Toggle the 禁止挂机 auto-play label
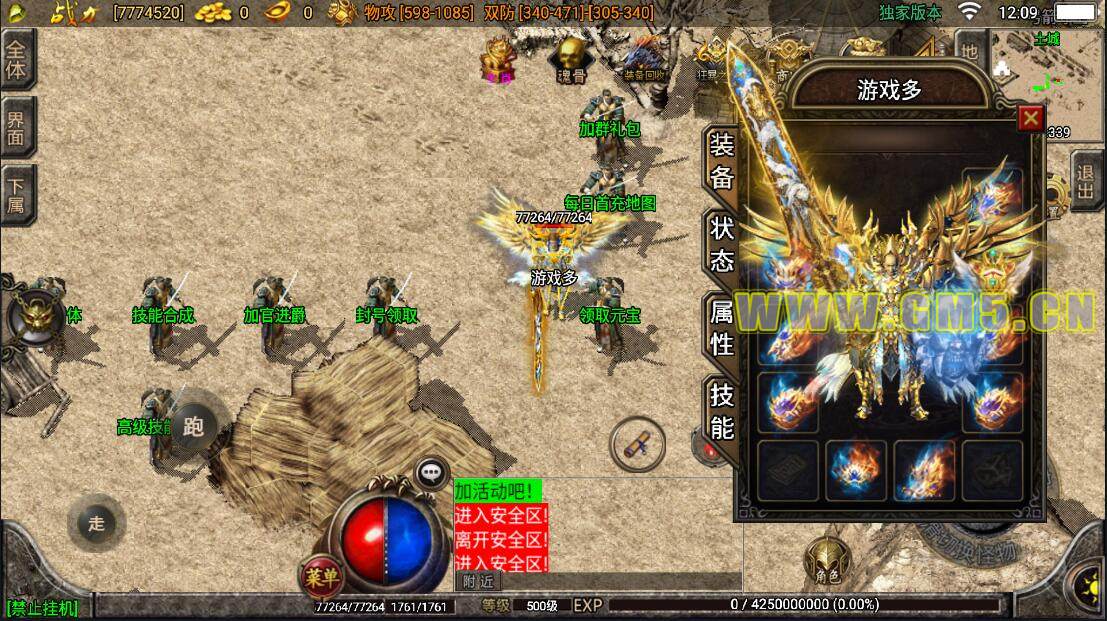Viewport: 1107px width, 621px height. [x=42, y=607]
